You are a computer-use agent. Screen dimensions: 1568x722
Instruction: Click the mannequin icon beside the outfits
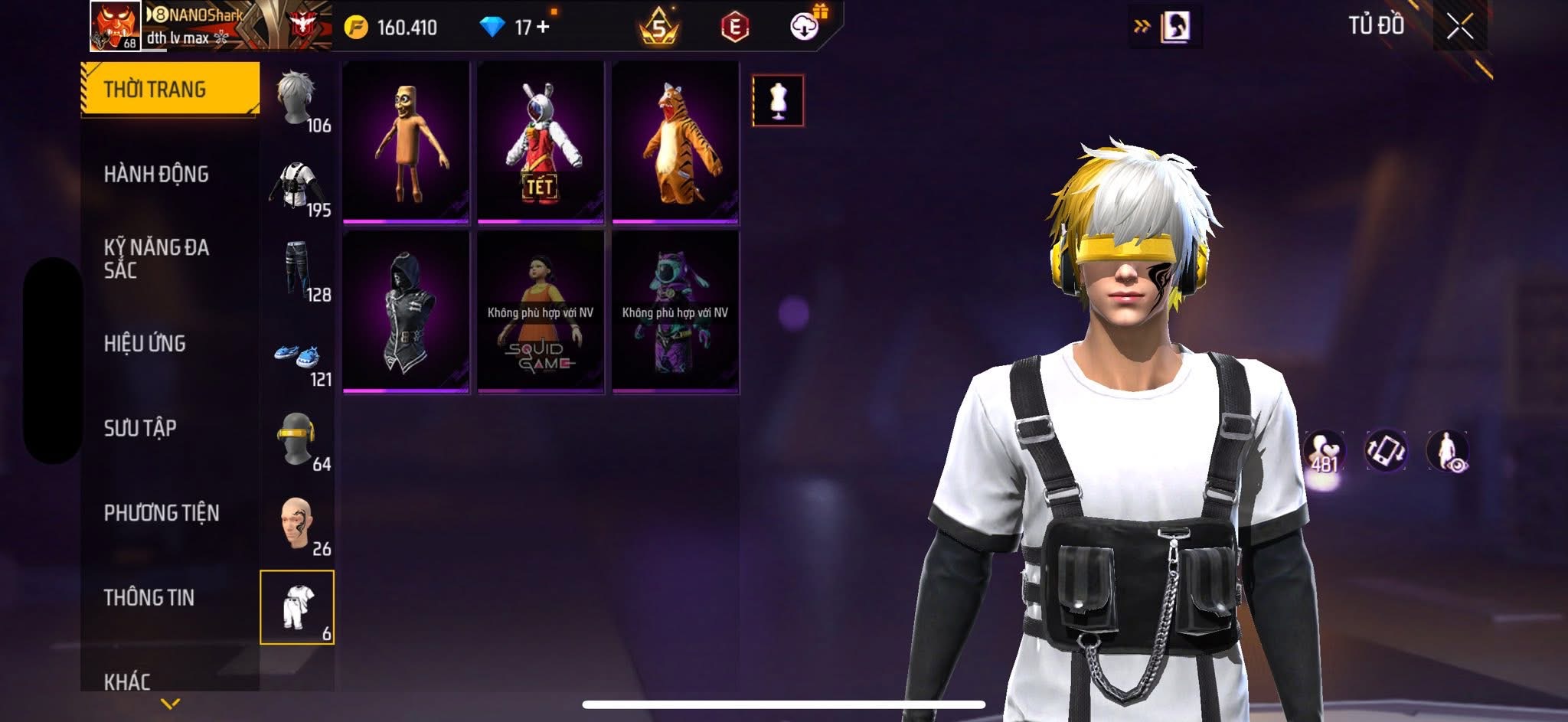coord(778,100)
